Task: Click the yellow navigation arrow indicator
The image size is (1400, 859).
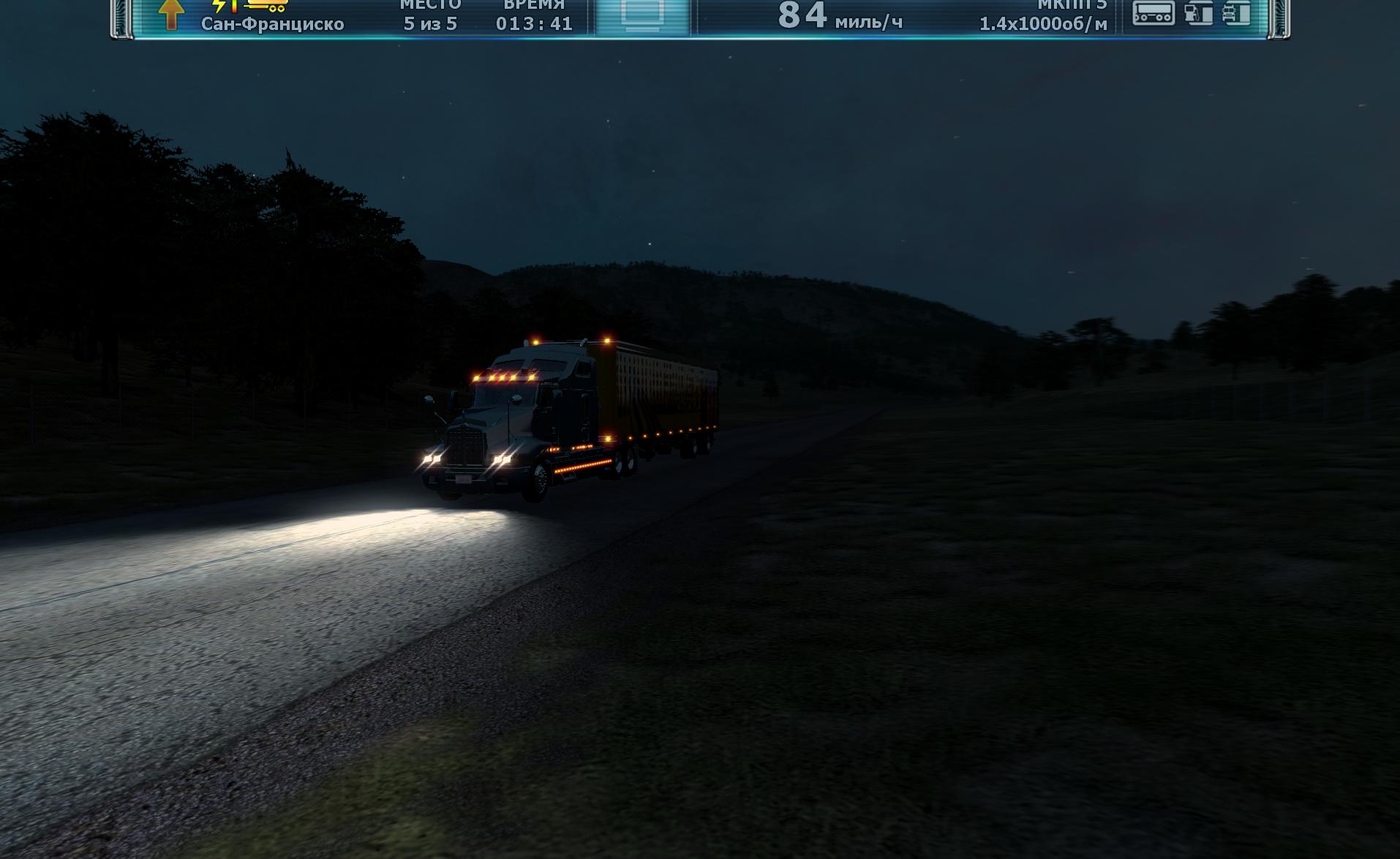Action: click(170, 14)
